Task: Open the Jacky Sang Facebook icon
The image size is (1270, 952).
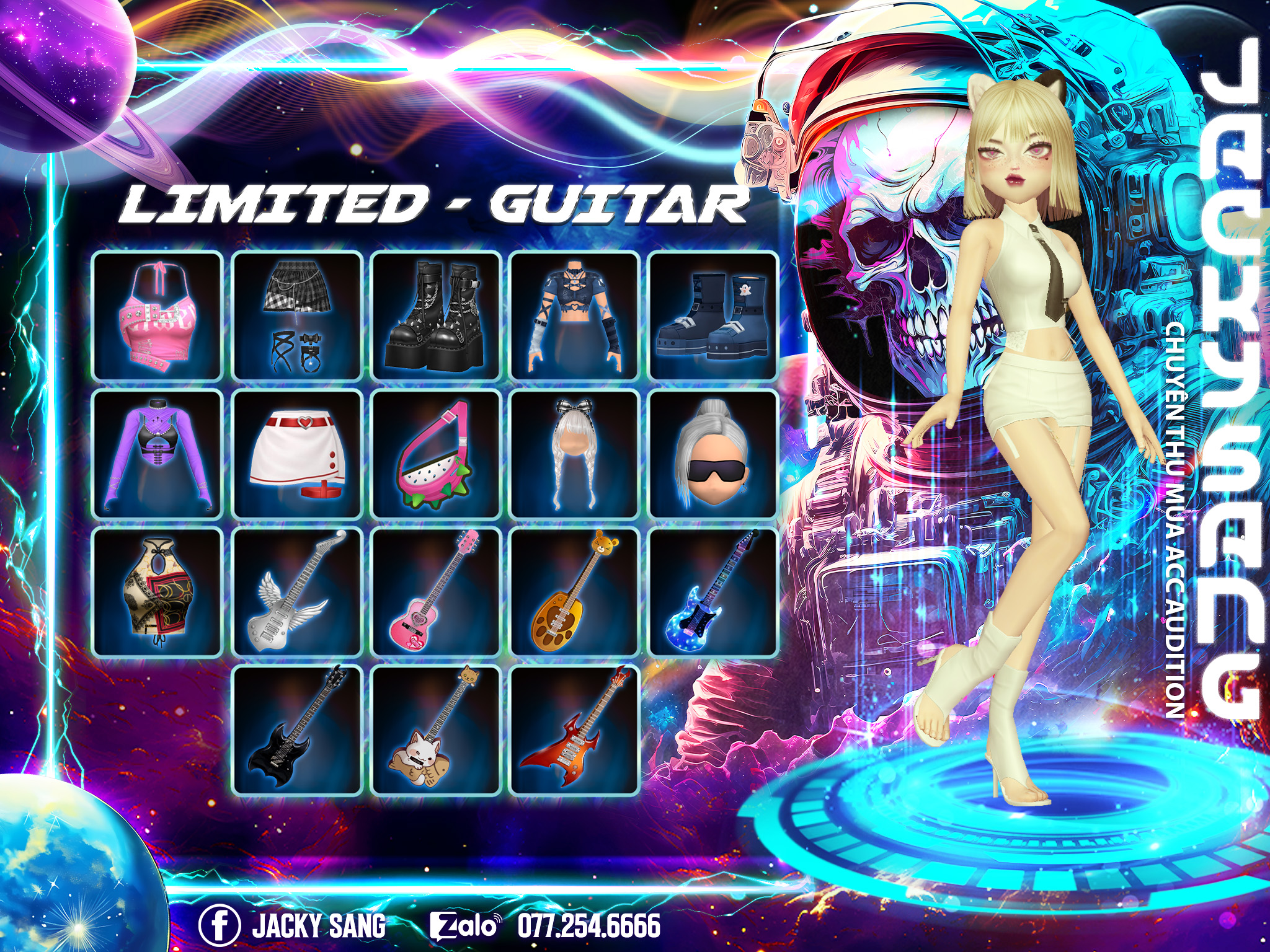Action: pyautogui.click(x=220, y=926)
